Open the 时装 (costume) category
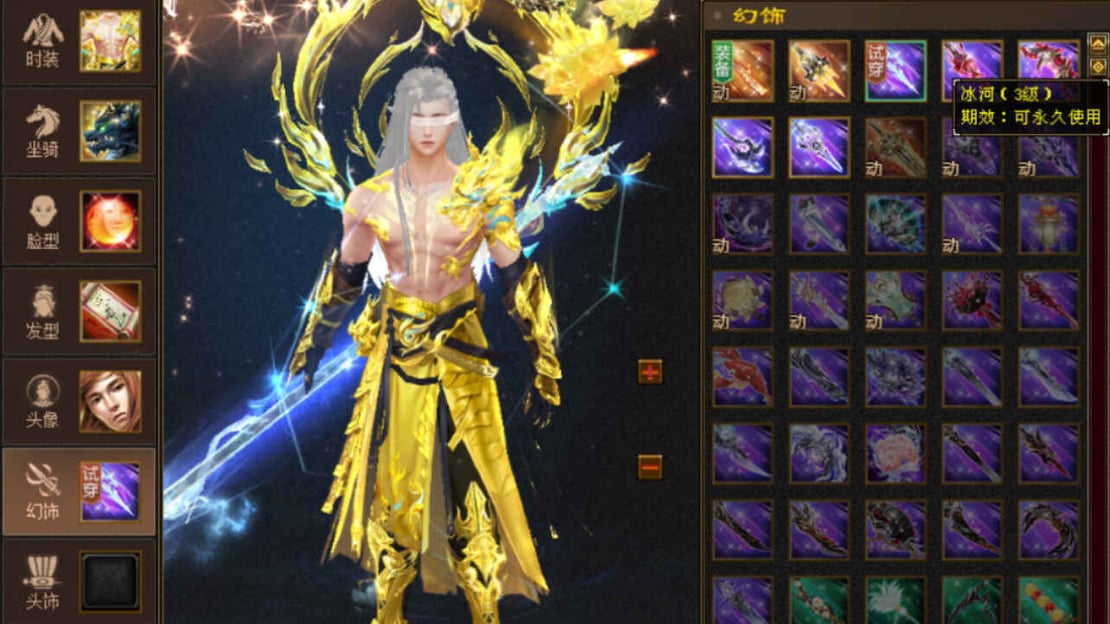 click(x=78, y=42)
